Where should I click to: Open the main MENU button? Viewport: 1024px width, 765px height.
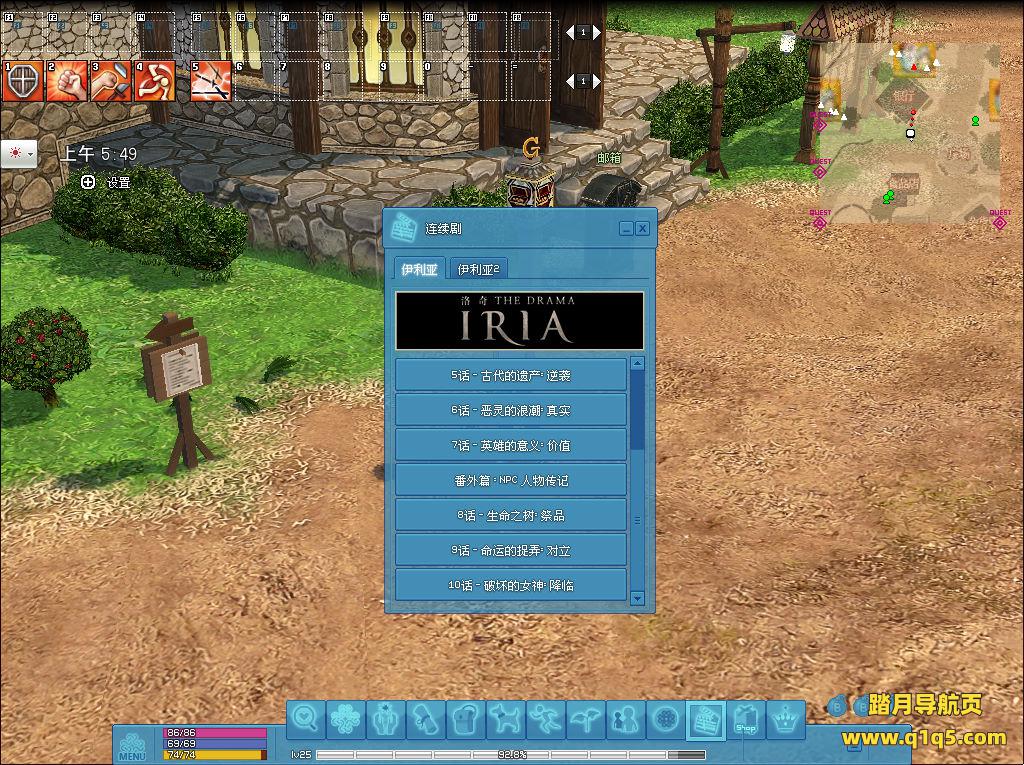pyautogui.click(x=132, y=747)
